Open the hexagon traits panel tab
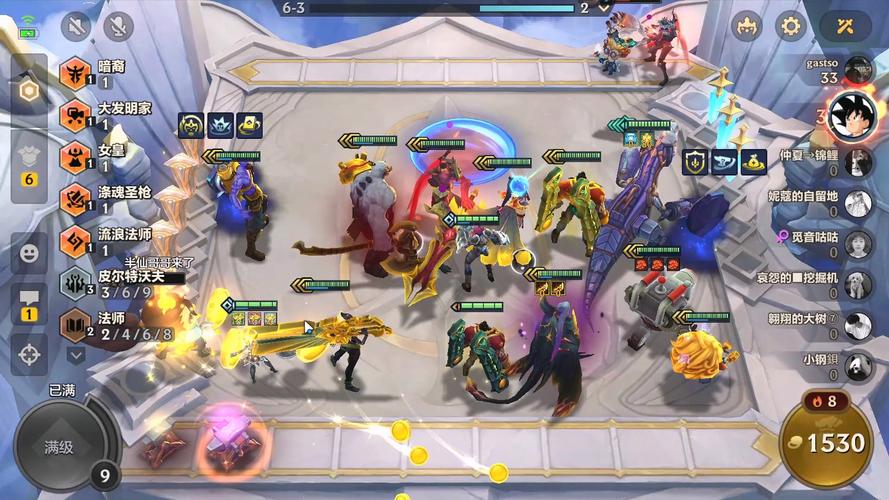Screen dimensions: 889x500 pos(29,90)
